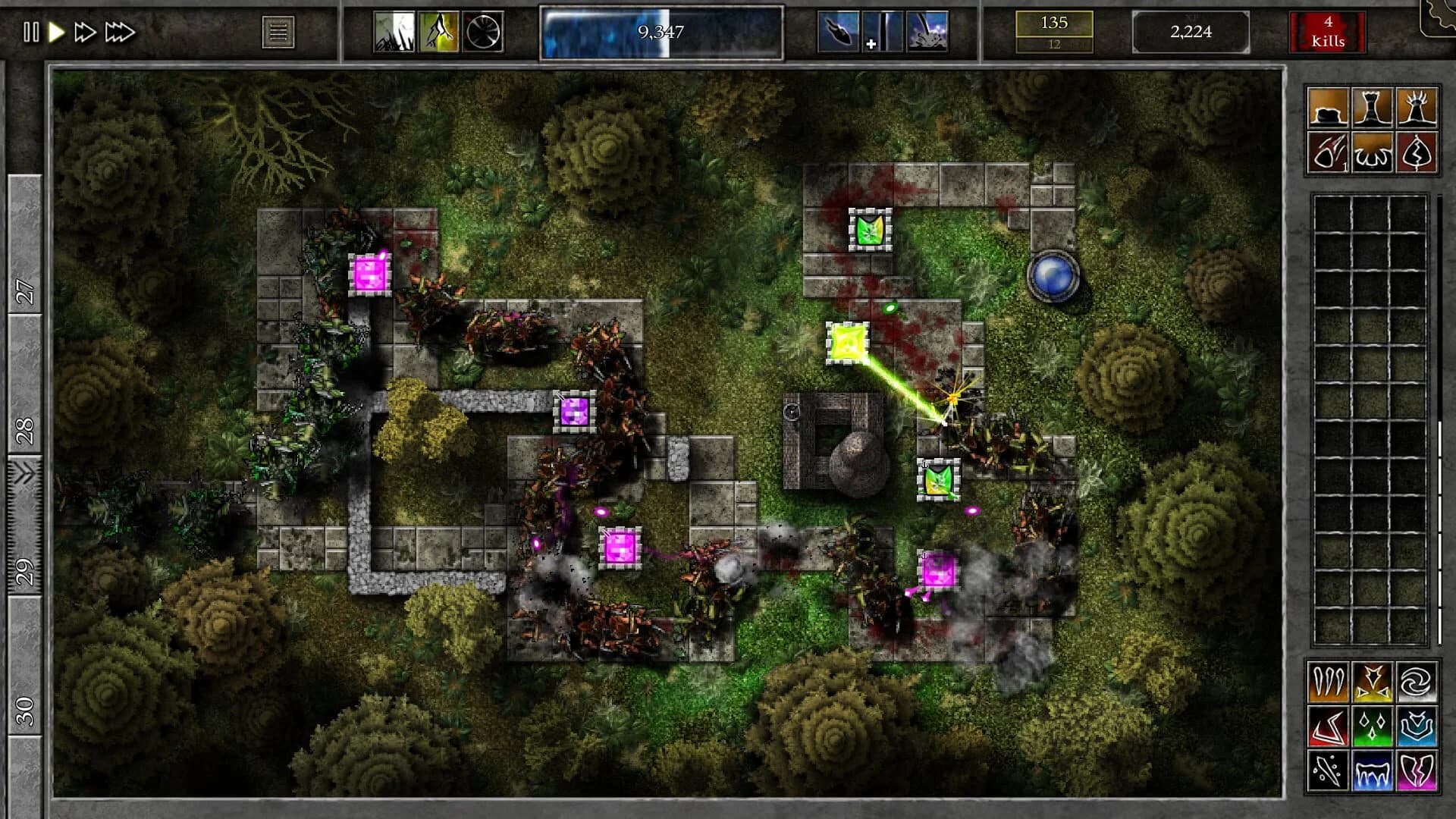Image resolution: width=1456 pixels, height=819 pixels.
Task: Create a red chain gem
Action: click(1328, 726)
